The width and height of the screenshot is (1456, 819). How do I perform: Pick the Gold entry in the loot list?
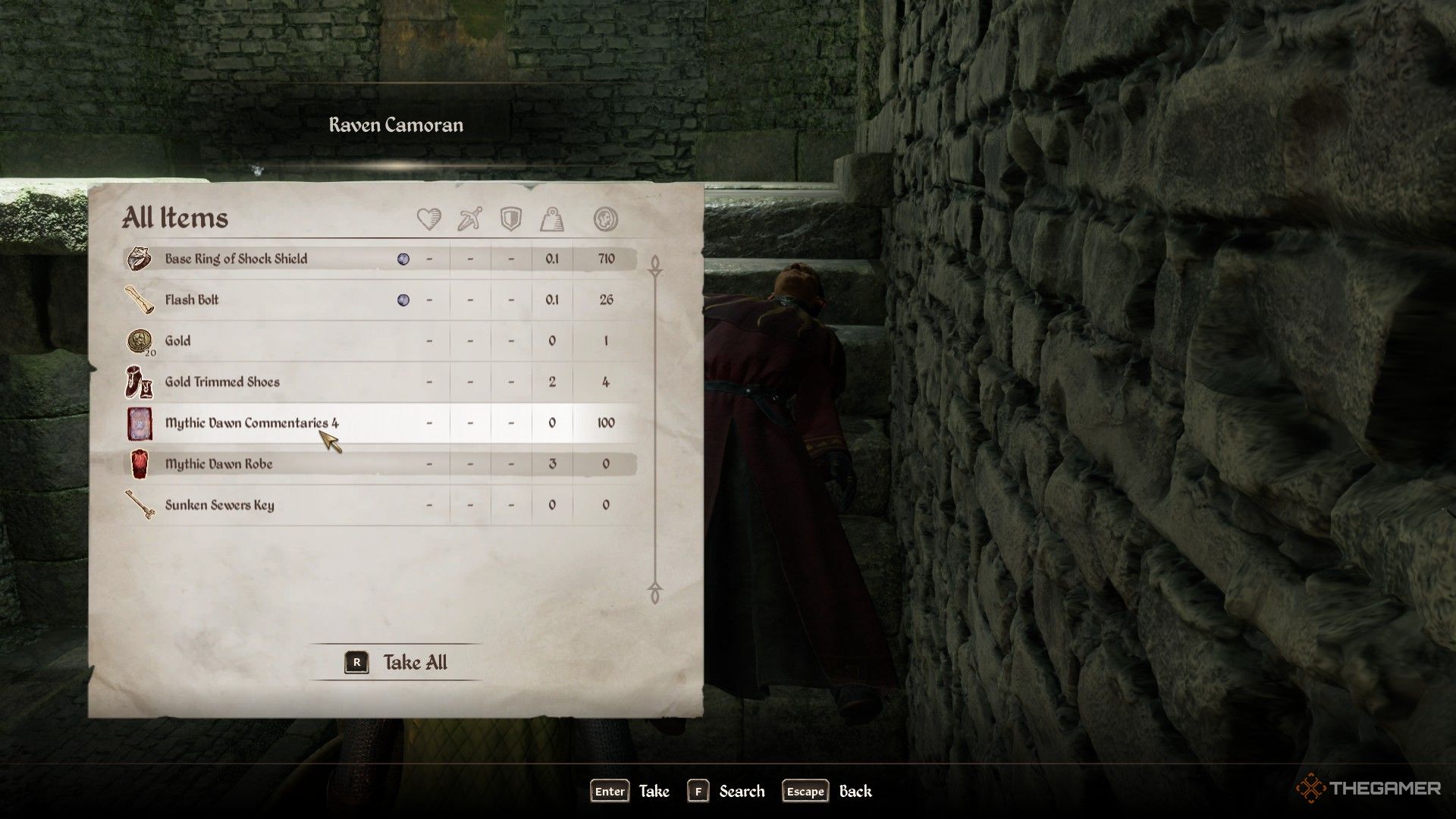coord(178,340)
